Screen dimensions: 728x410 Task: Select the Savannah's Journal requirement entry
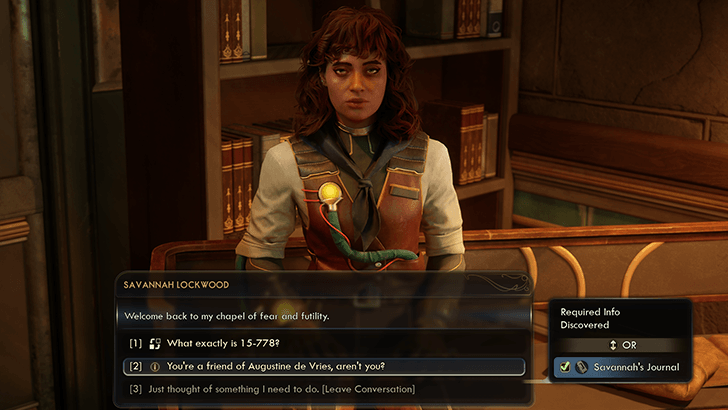[622, 367]
